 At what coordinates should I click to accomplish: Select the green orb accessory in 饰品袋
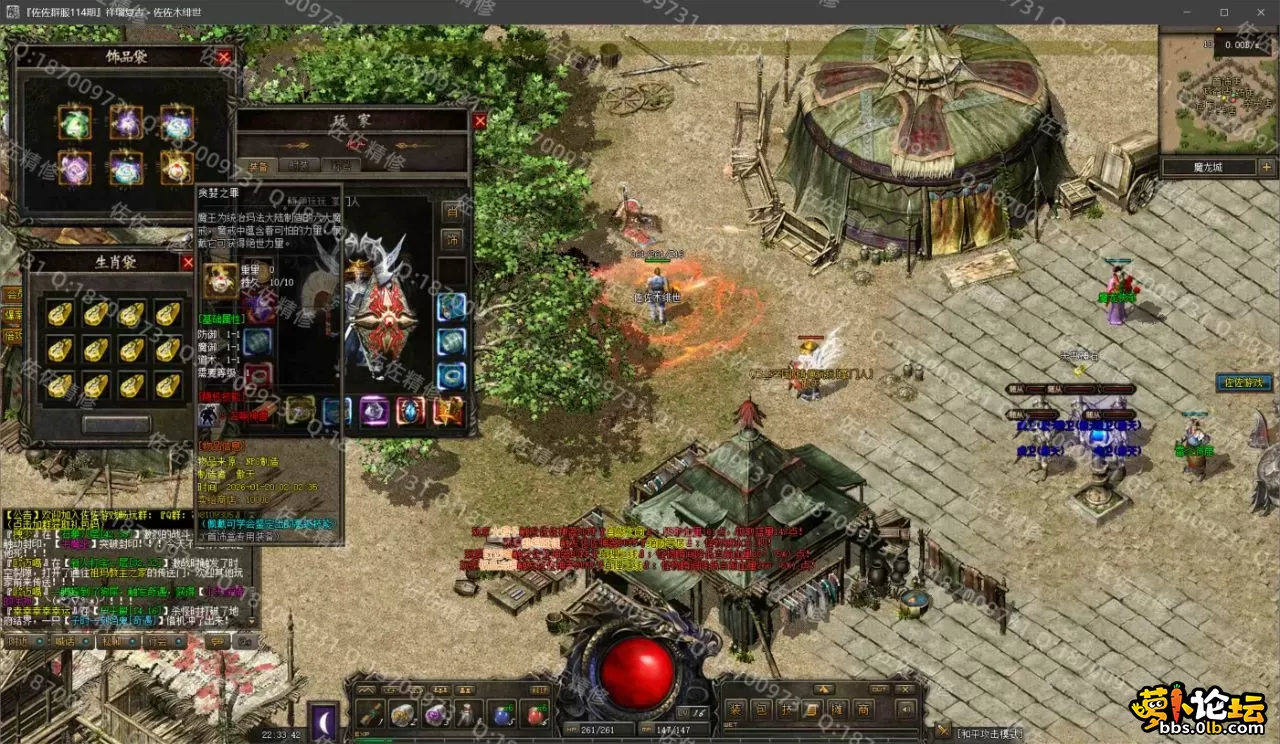click(x=74, y=122)
